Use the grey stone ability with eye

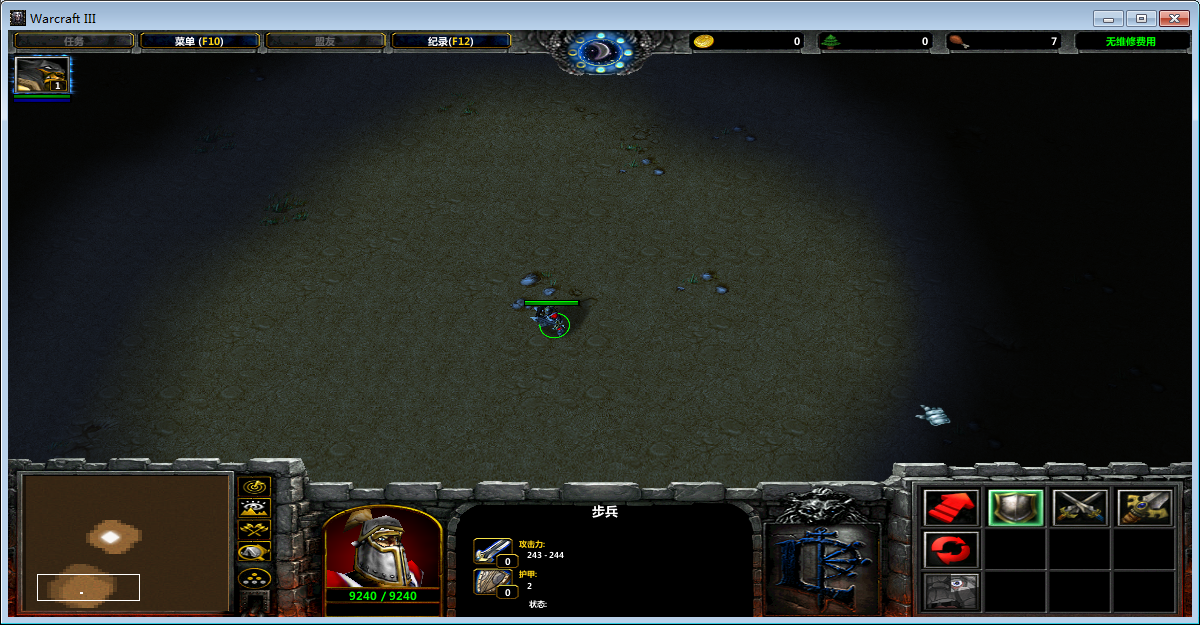click(951, 590)
